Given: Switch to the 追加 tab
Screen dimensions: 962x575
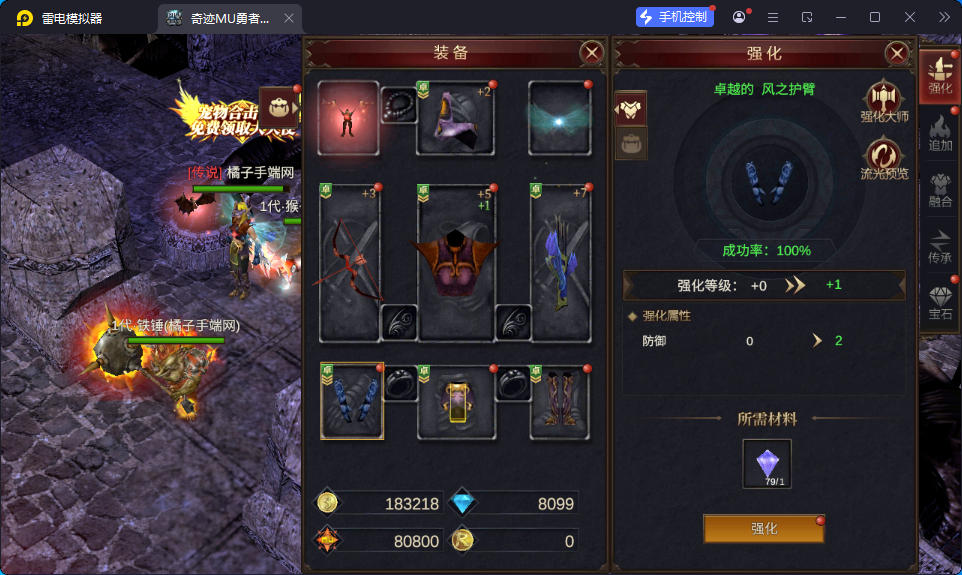Looking at the screenshot, I should [x=940, y=133].
